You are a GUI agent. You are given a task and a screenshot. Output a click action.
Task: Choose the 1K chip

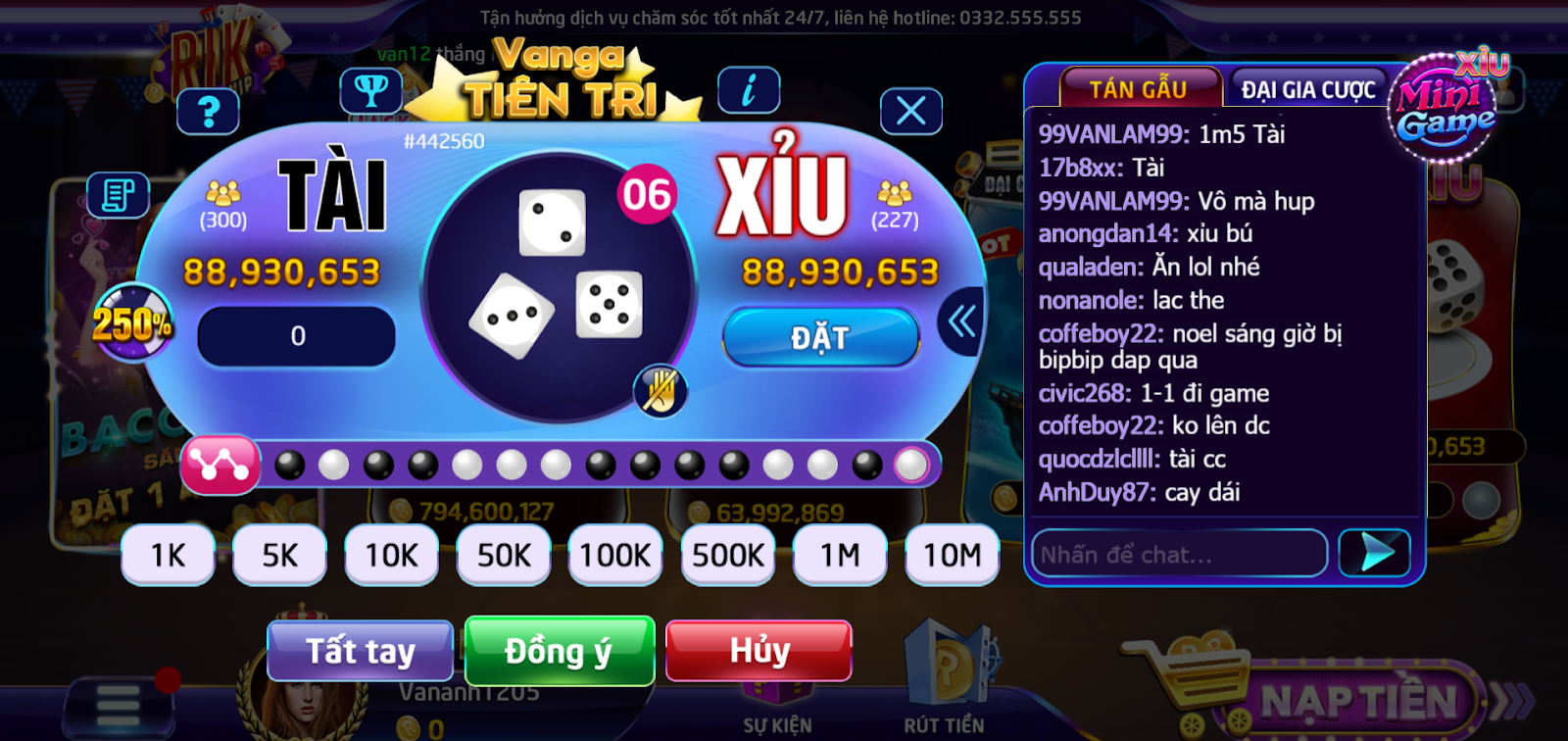(168, 555)
